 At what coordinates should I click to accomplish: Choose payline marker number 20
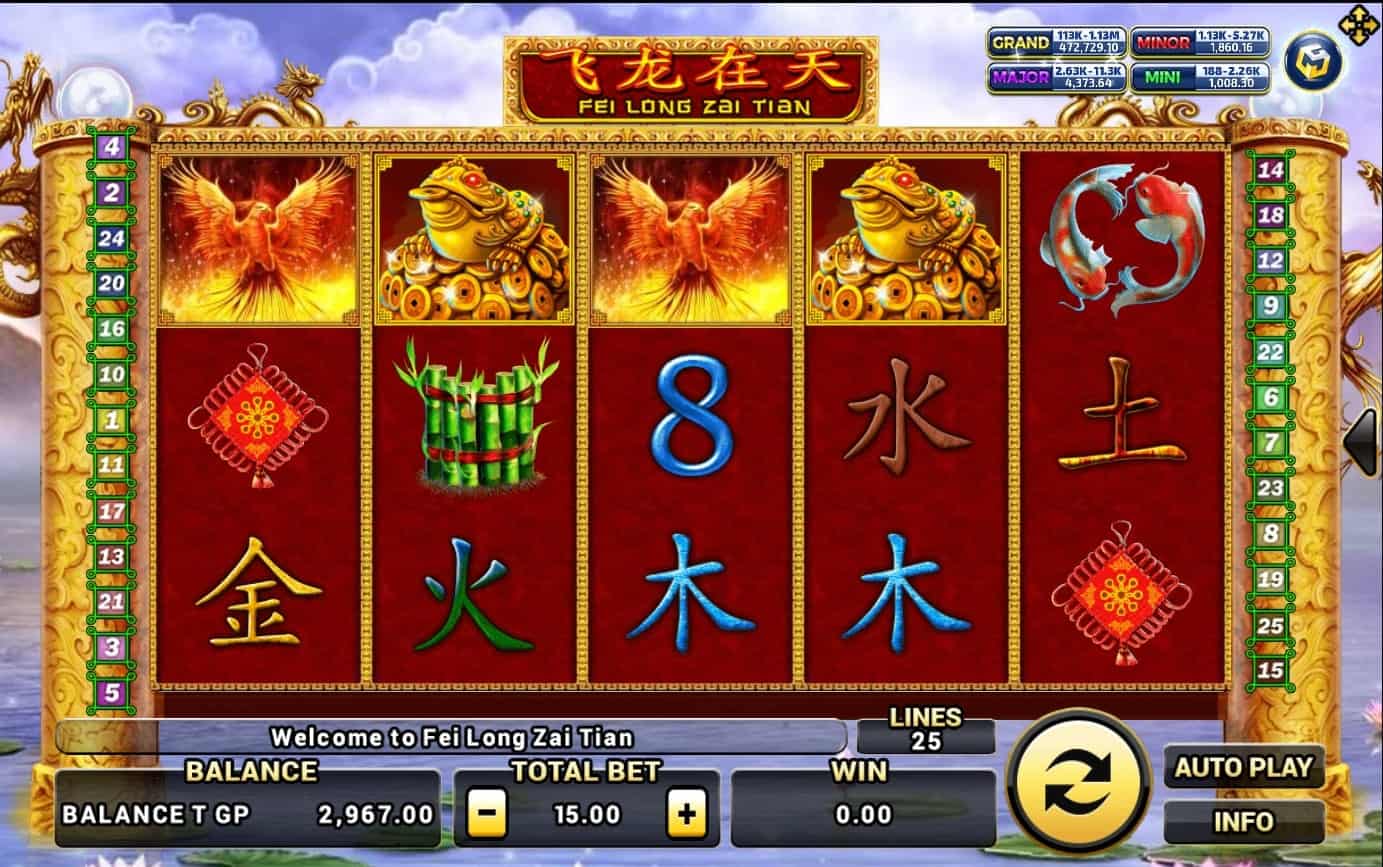pyautogui.click(x=111, y=283)
